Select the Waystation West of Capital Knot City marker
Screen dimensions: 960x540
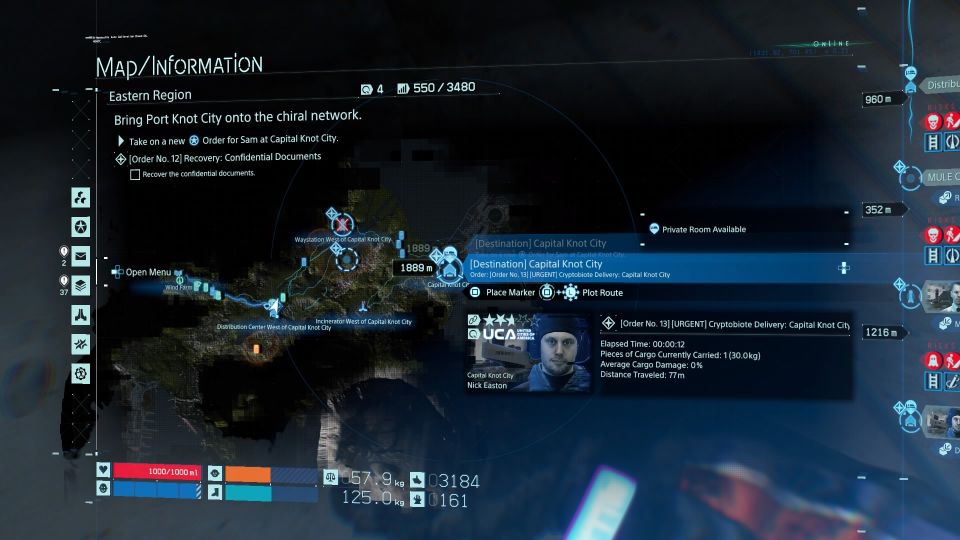click(342, 223)
